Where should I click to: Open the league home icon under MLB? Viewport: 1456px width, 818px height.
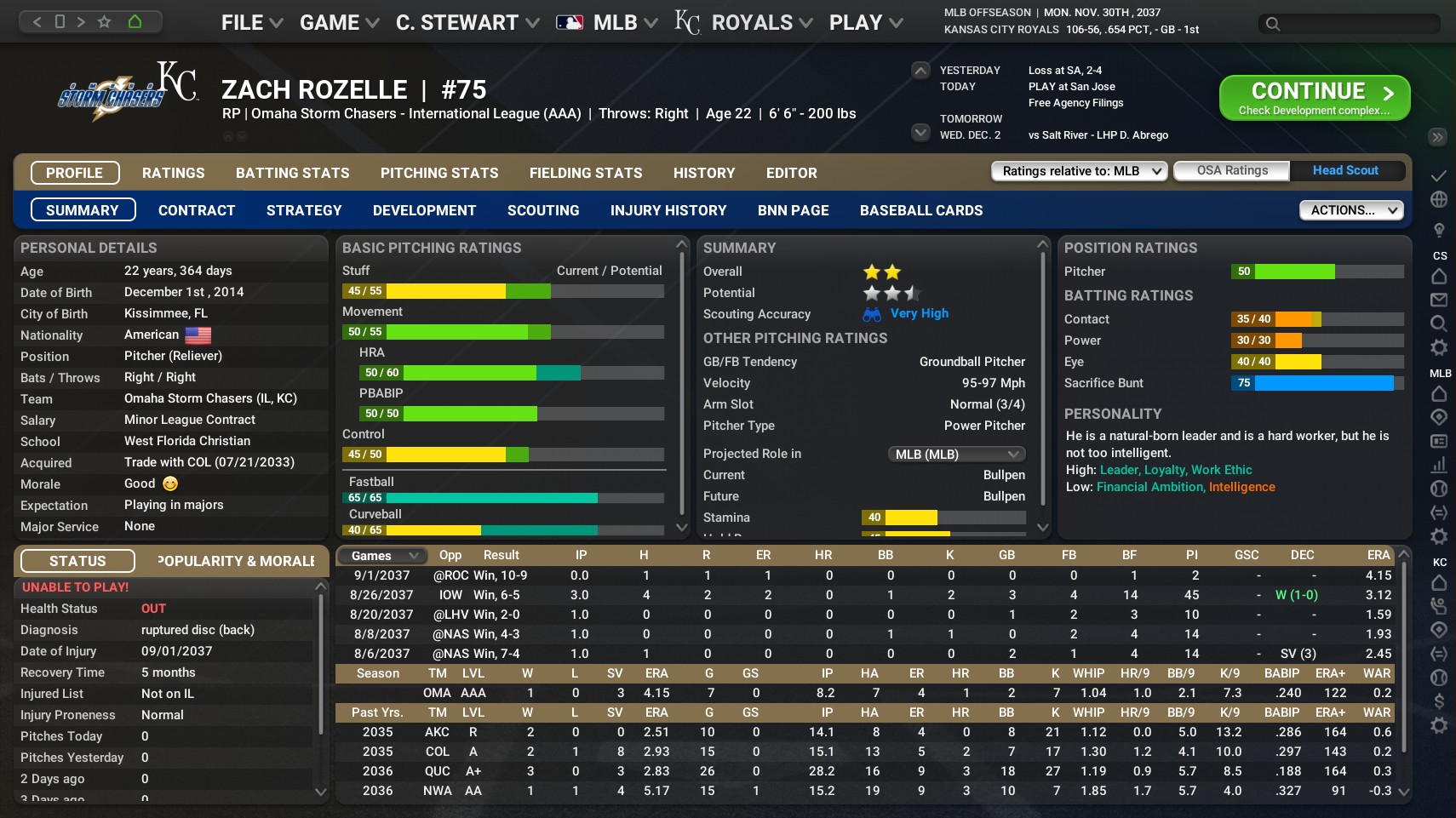[x=1439, y=394]
